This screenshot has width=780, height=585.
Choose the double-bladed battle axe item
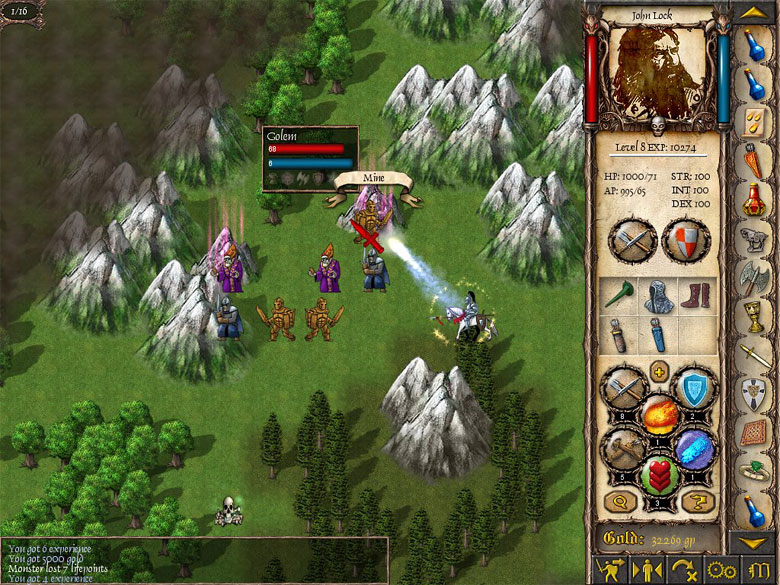click(x=755, y=277)
